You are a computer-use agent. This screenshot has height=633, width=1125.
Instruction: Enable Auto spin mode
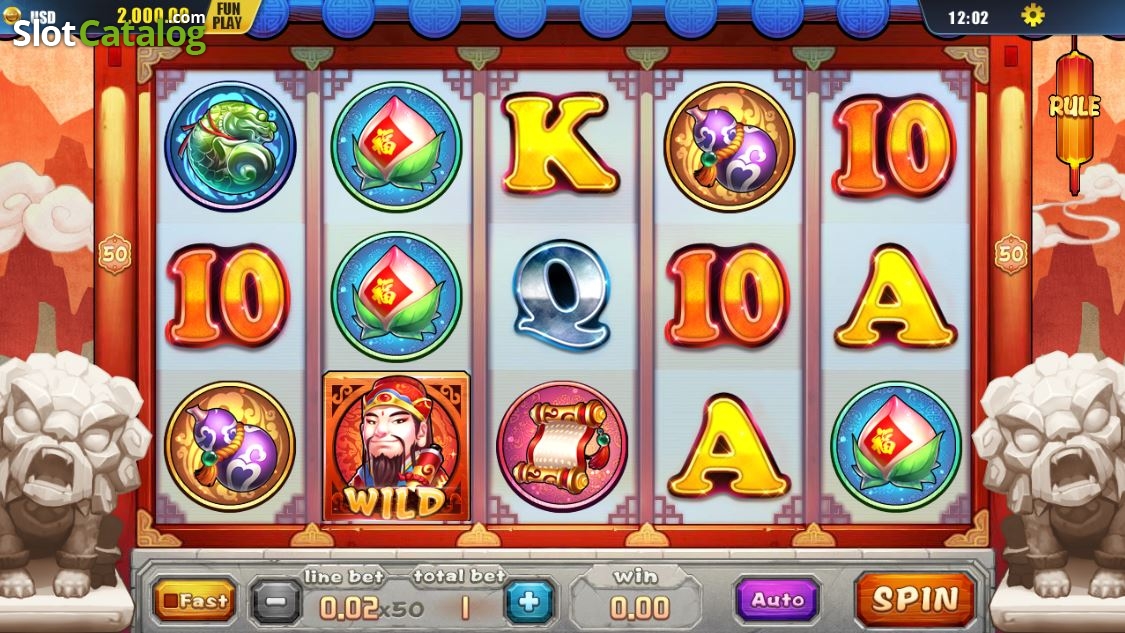pyautogui.click(x=777, y=600)
